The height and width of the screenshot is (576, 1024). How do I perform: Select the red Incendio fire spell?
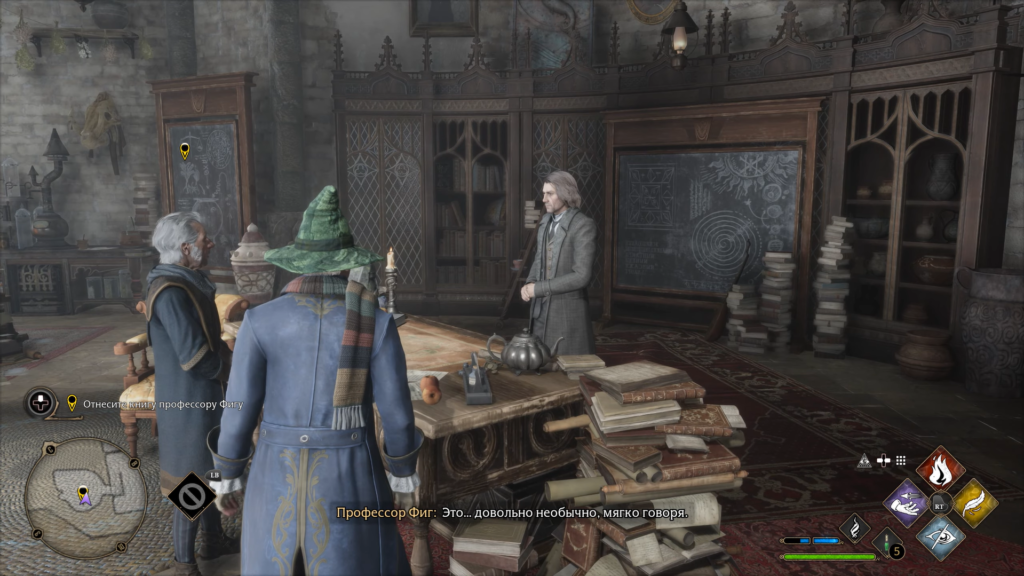pyautogui.click(x=940, y=467)
